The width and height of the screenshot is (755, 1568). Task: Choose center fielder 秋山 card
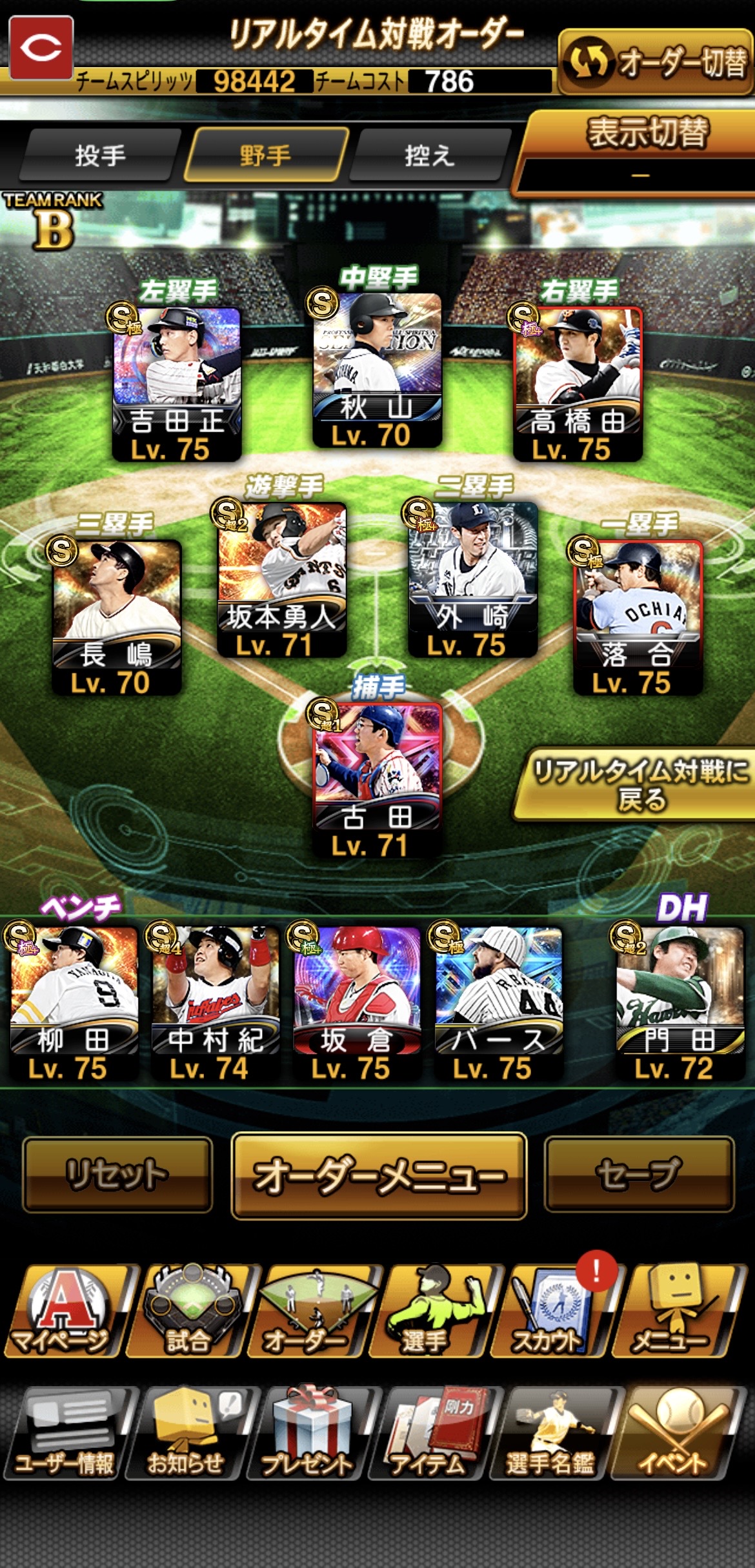click(x=377, y=370)
